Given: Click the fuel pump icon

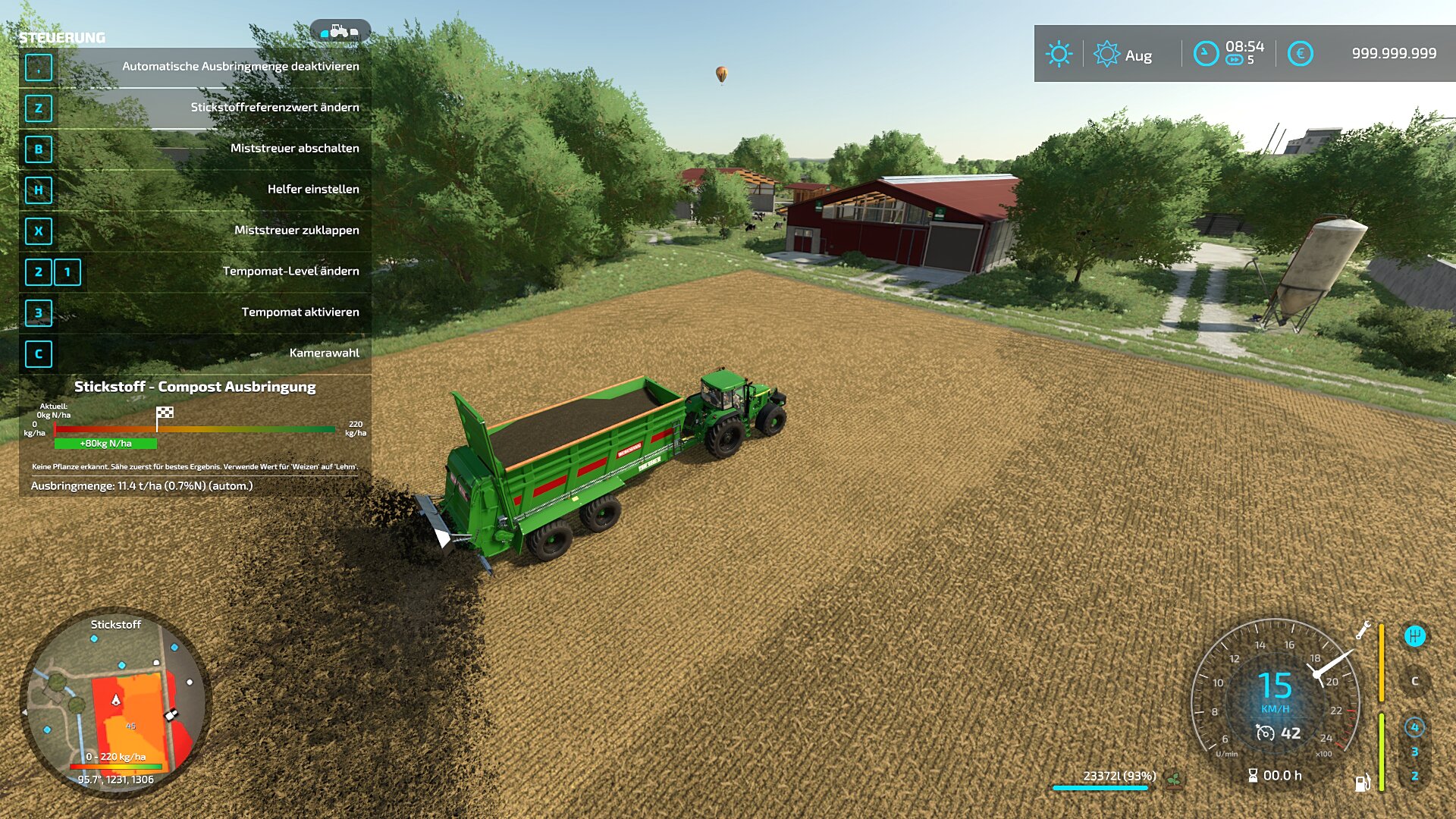Looking at the screenshot, I should click(1363, 783).
